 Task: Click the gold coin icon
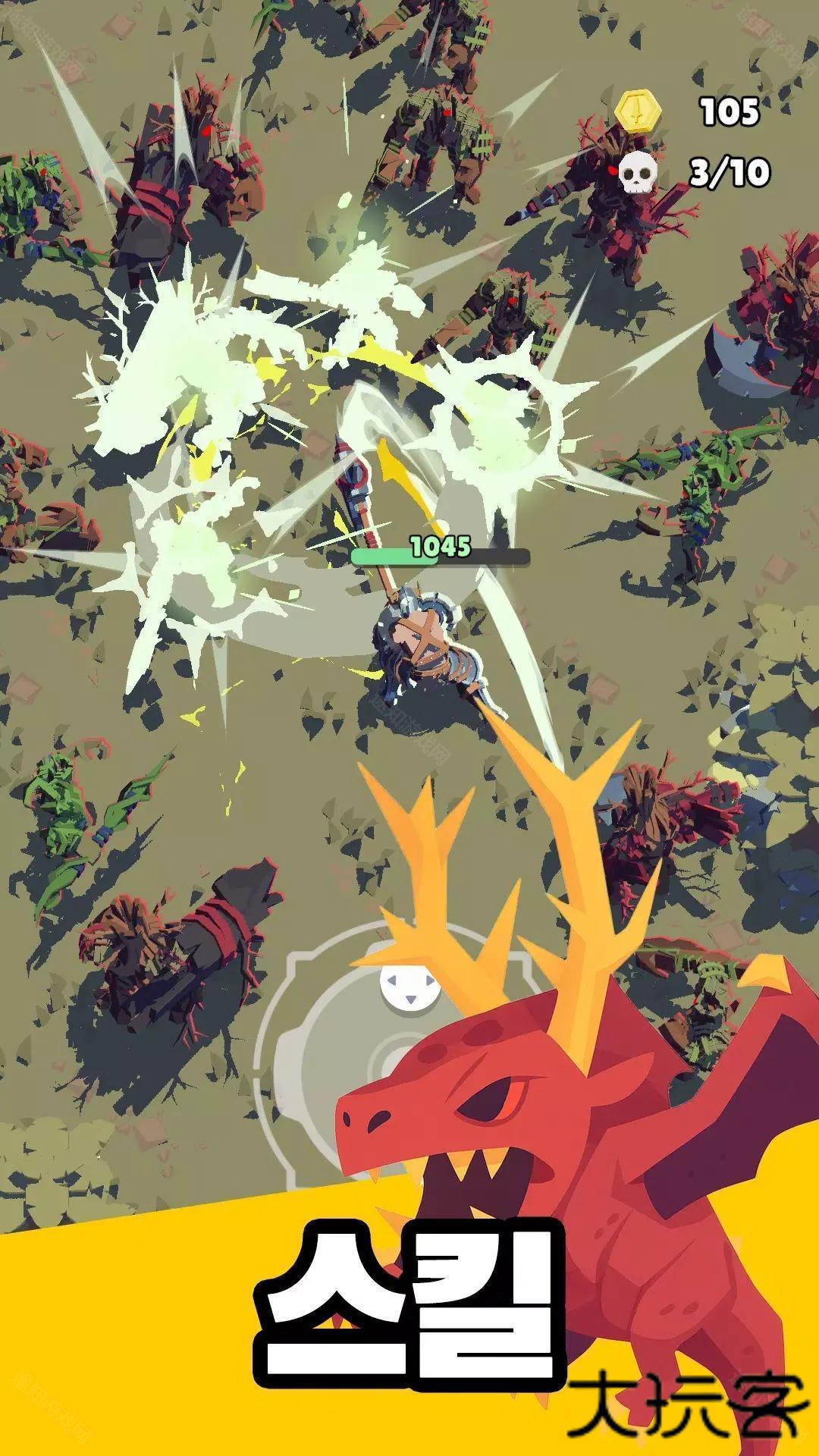point(639,111)
